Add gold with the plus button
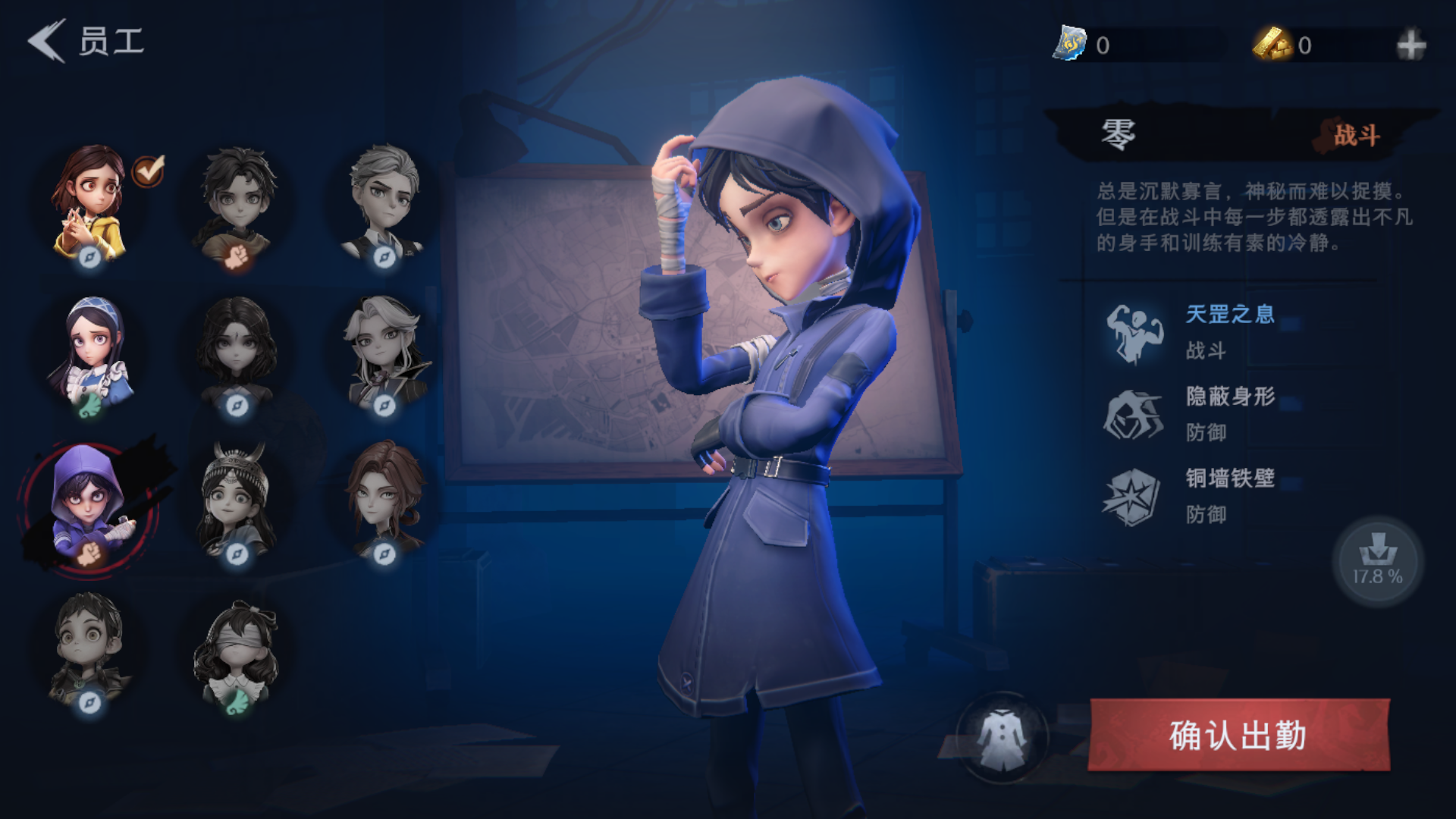This screenshot has width=1456, height=819. tap(1410, 45)
